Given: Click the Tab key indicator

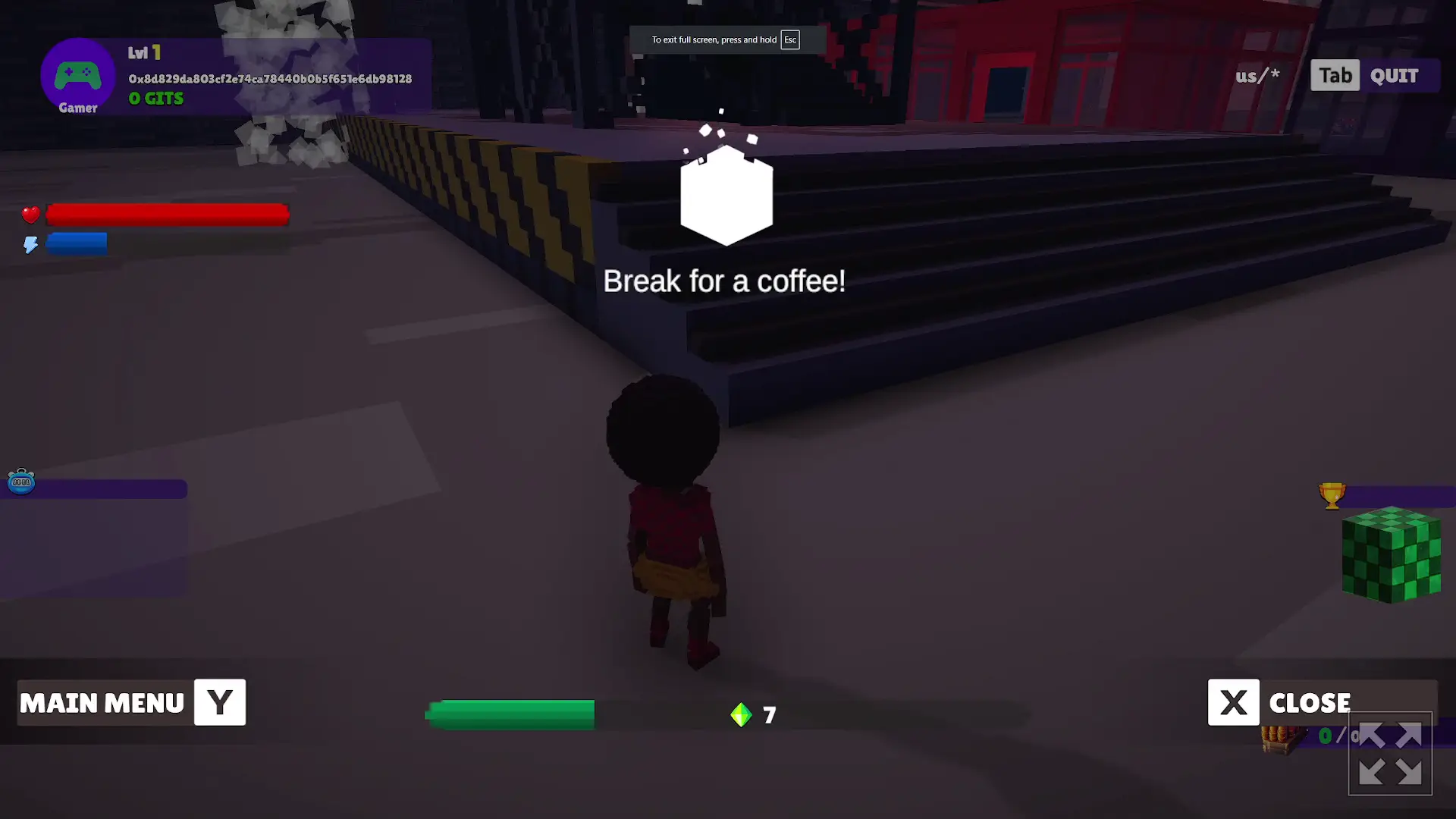Looking at the screenshot, I should pos(1334,75).
